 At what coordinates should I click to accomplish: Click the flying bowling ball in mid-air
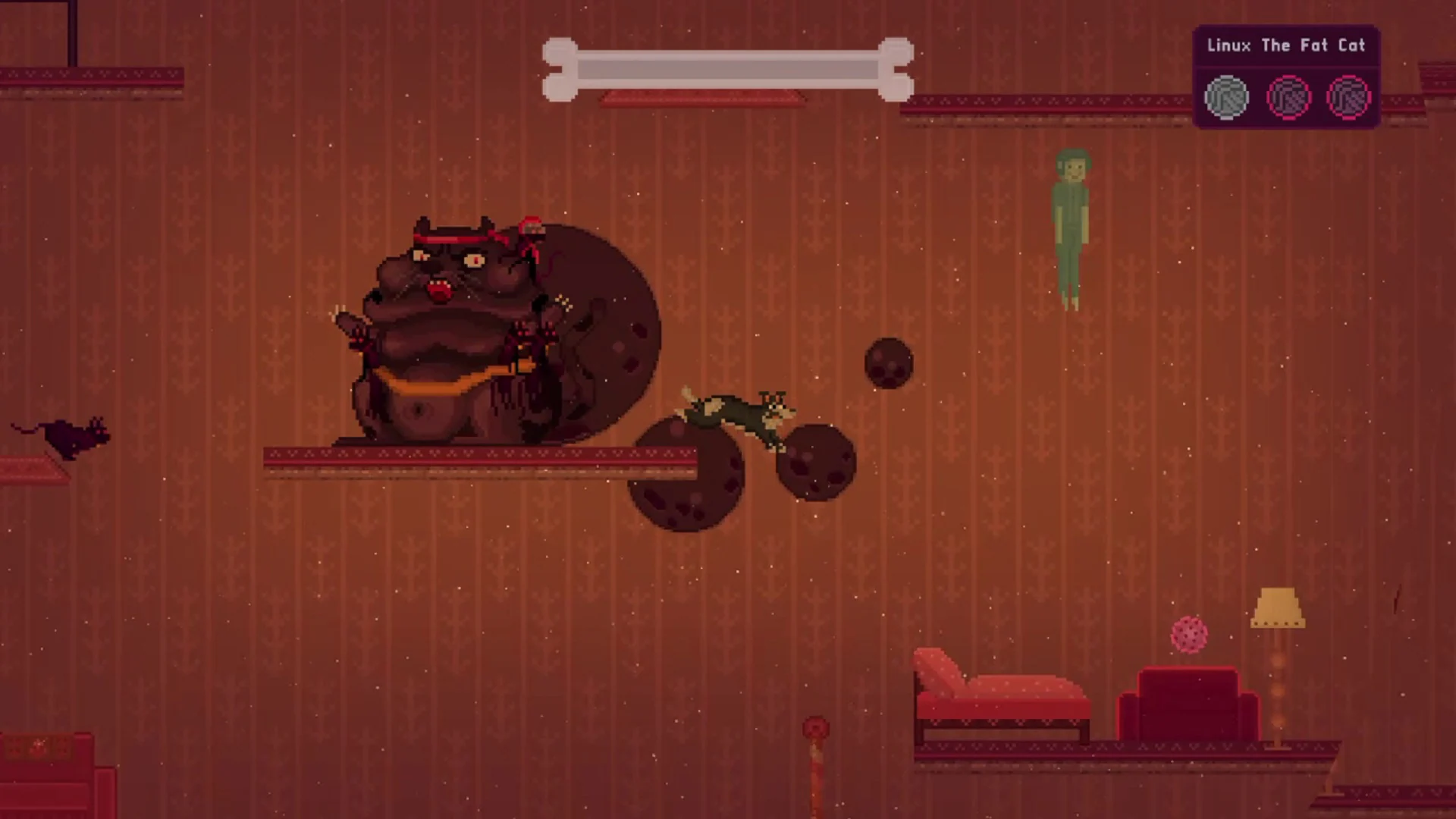(889, 362)
